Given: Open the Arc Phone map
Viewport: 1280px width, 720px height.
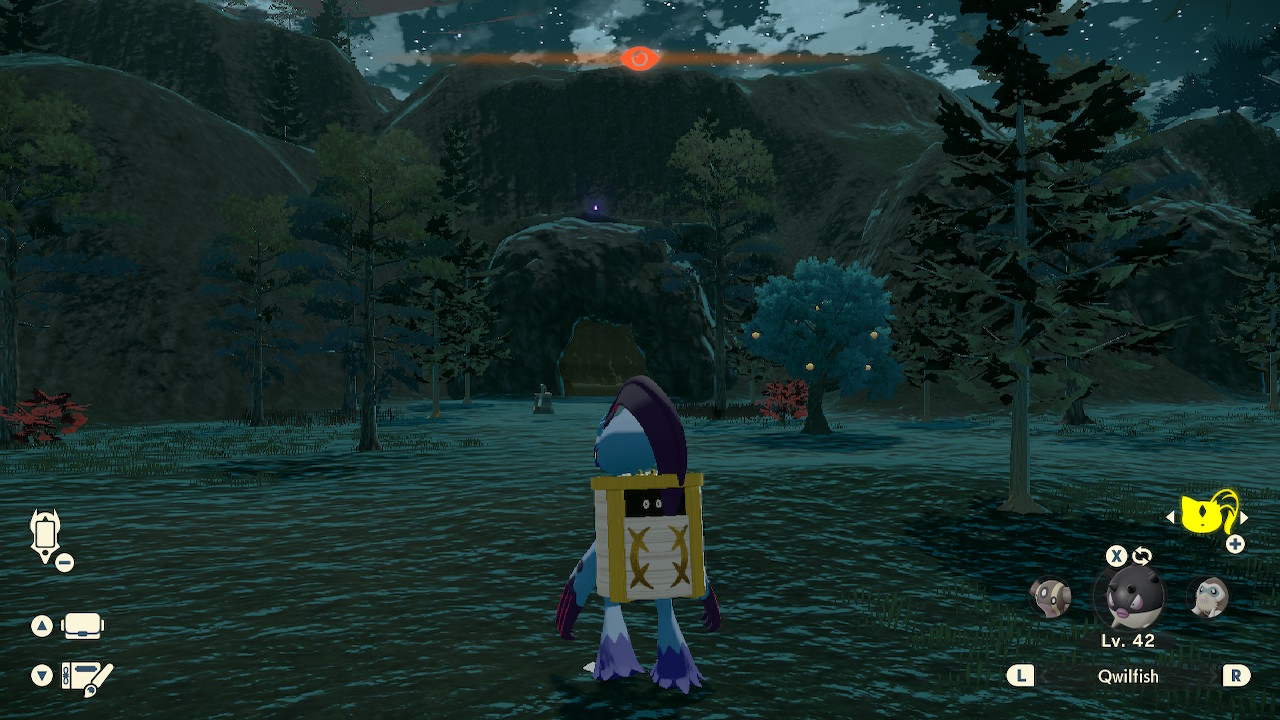Looking at the screenshot, I should (x=45, y=531).
